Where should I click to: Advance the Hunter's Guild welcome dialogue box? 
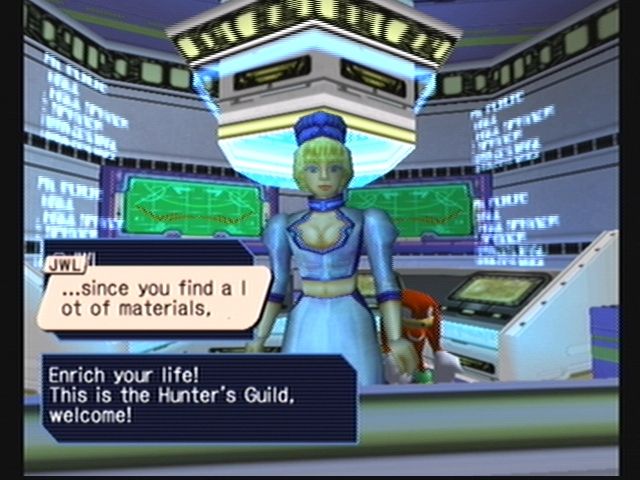pos(198,397)
